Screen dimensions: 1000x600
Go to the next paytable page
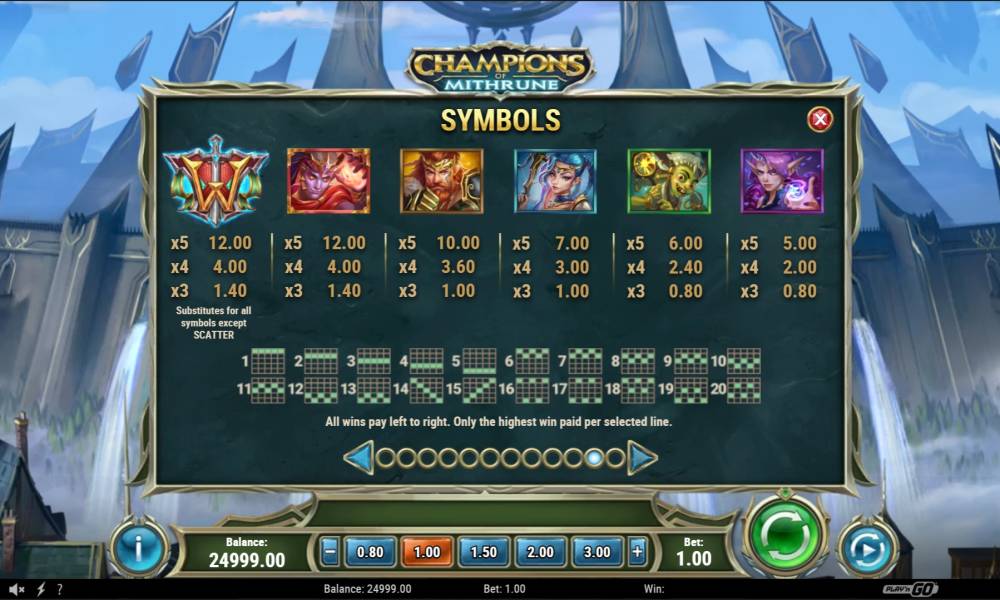(x=642, y=458)
